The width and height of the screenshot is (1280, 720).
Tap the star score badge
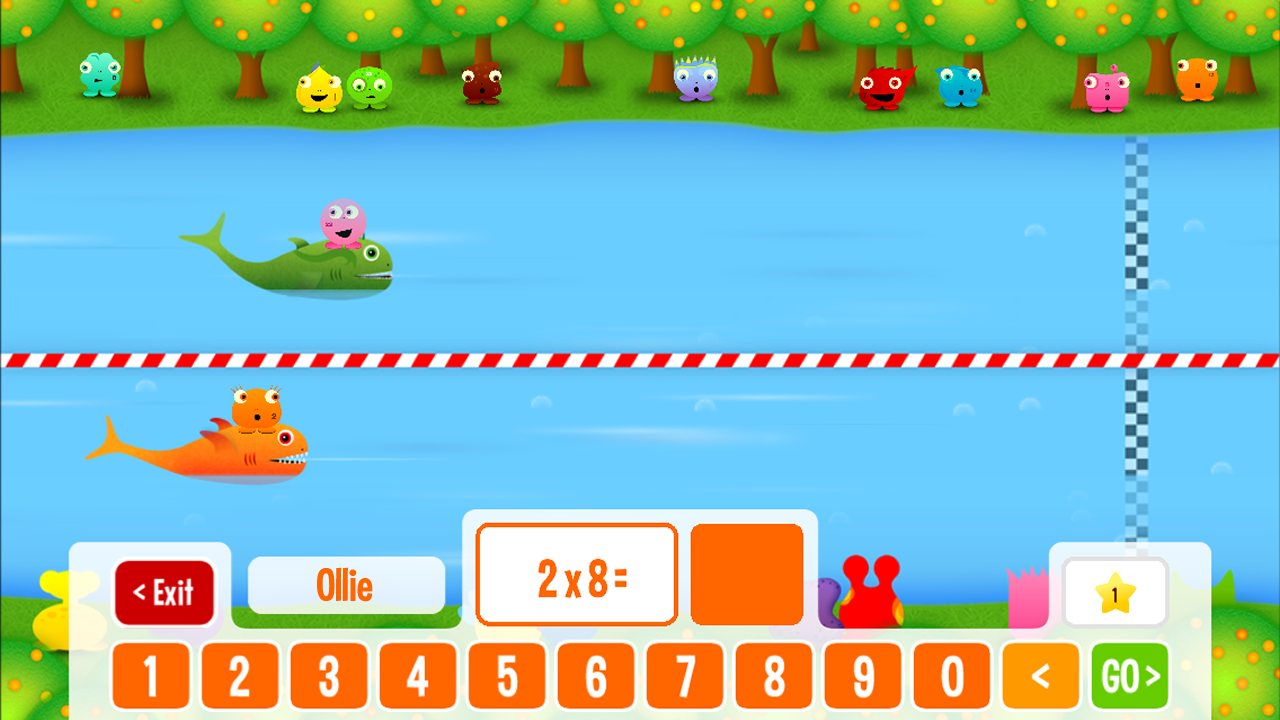click(x=1115, y=592)
